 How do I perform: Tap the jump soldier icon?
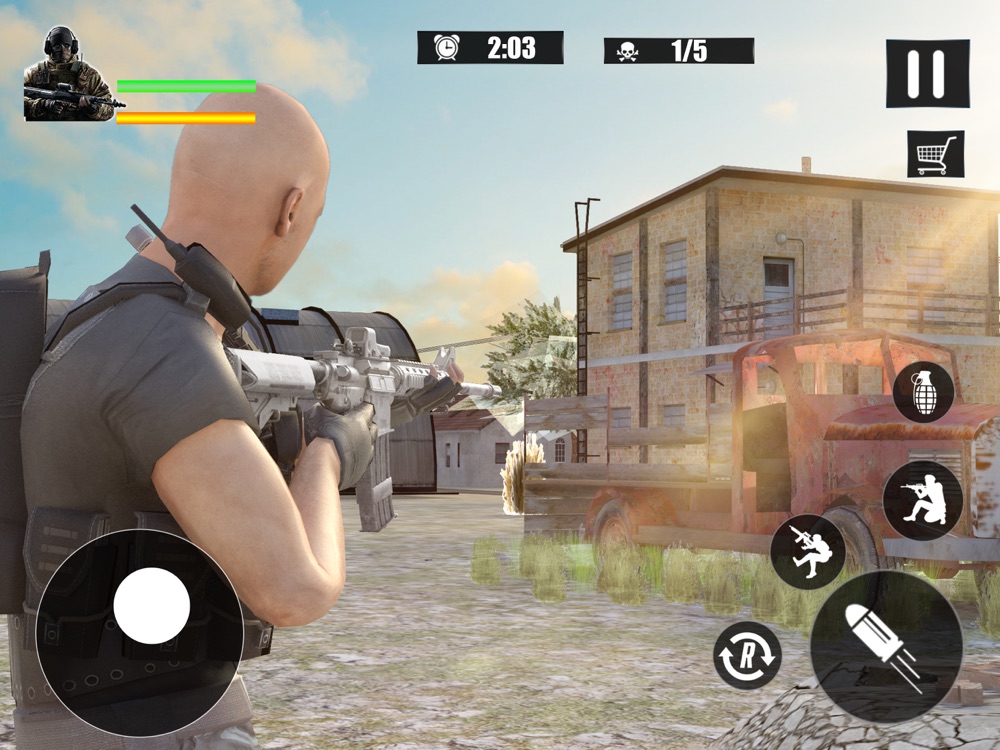click(x=808, y=552)
